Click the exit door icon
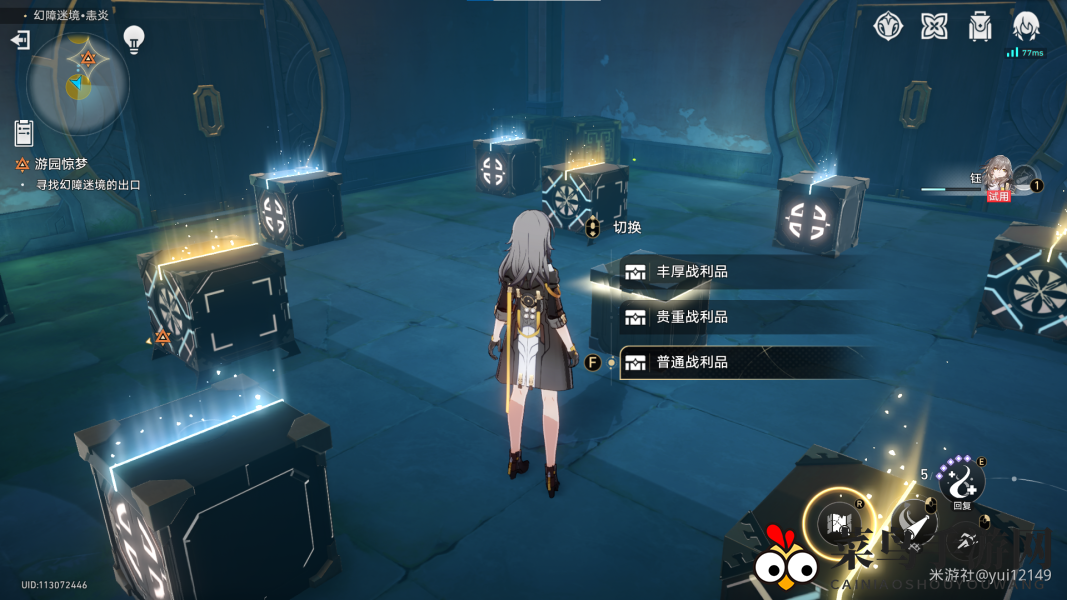 pyautogui.click(x=20, y=40)
